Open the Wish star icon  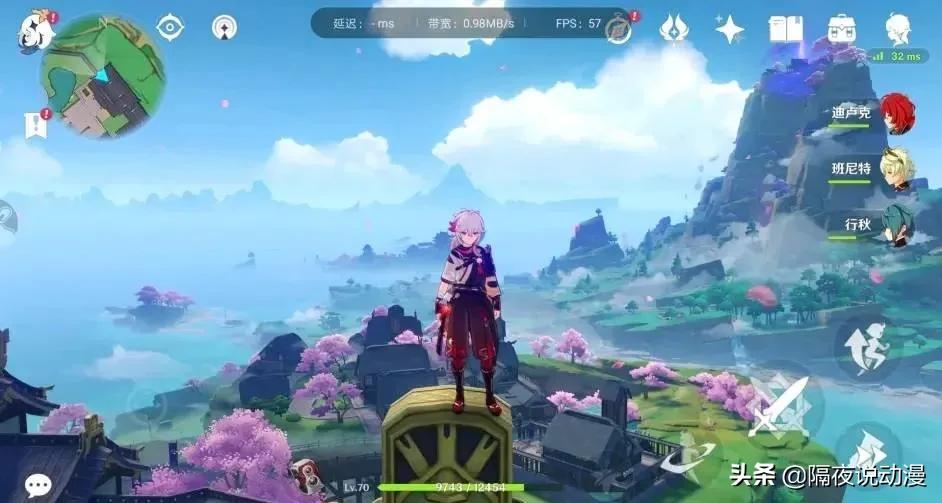729,29
